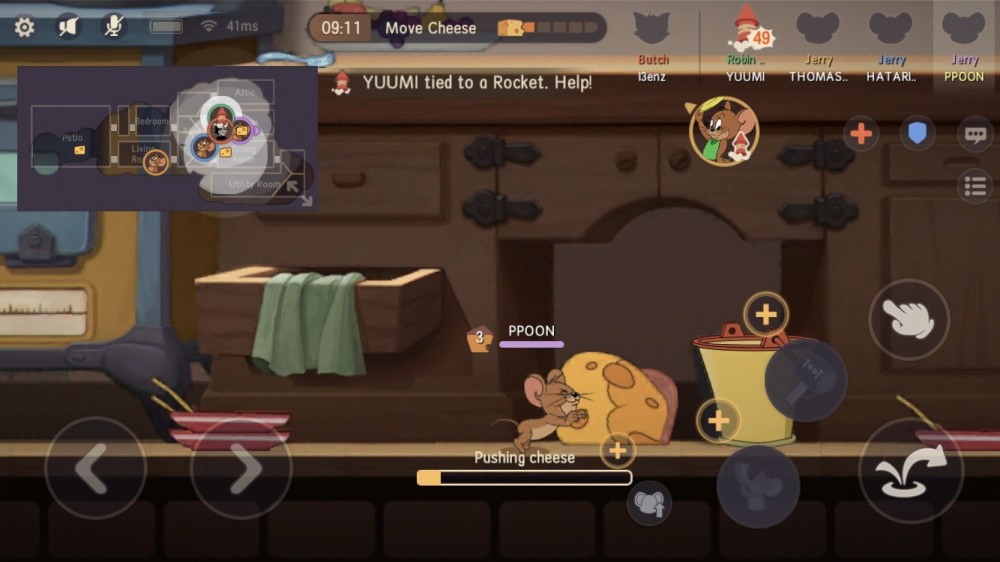The width and height of the screenshot is (1000, 562).
Task: Toggle the muted speaker icon
Action: coord(68,27)
